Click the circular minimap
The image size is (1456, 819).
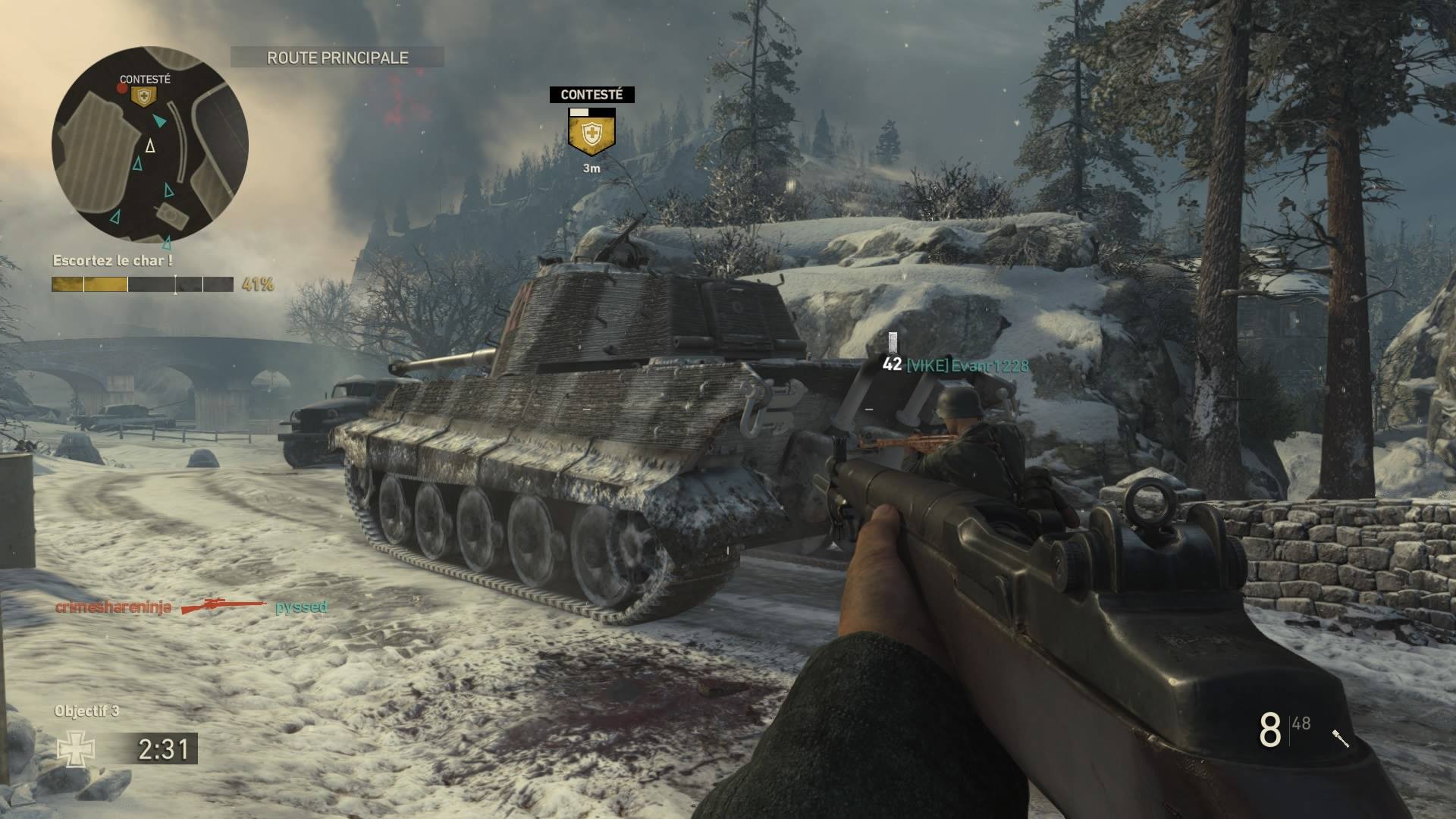pos(150,145)
